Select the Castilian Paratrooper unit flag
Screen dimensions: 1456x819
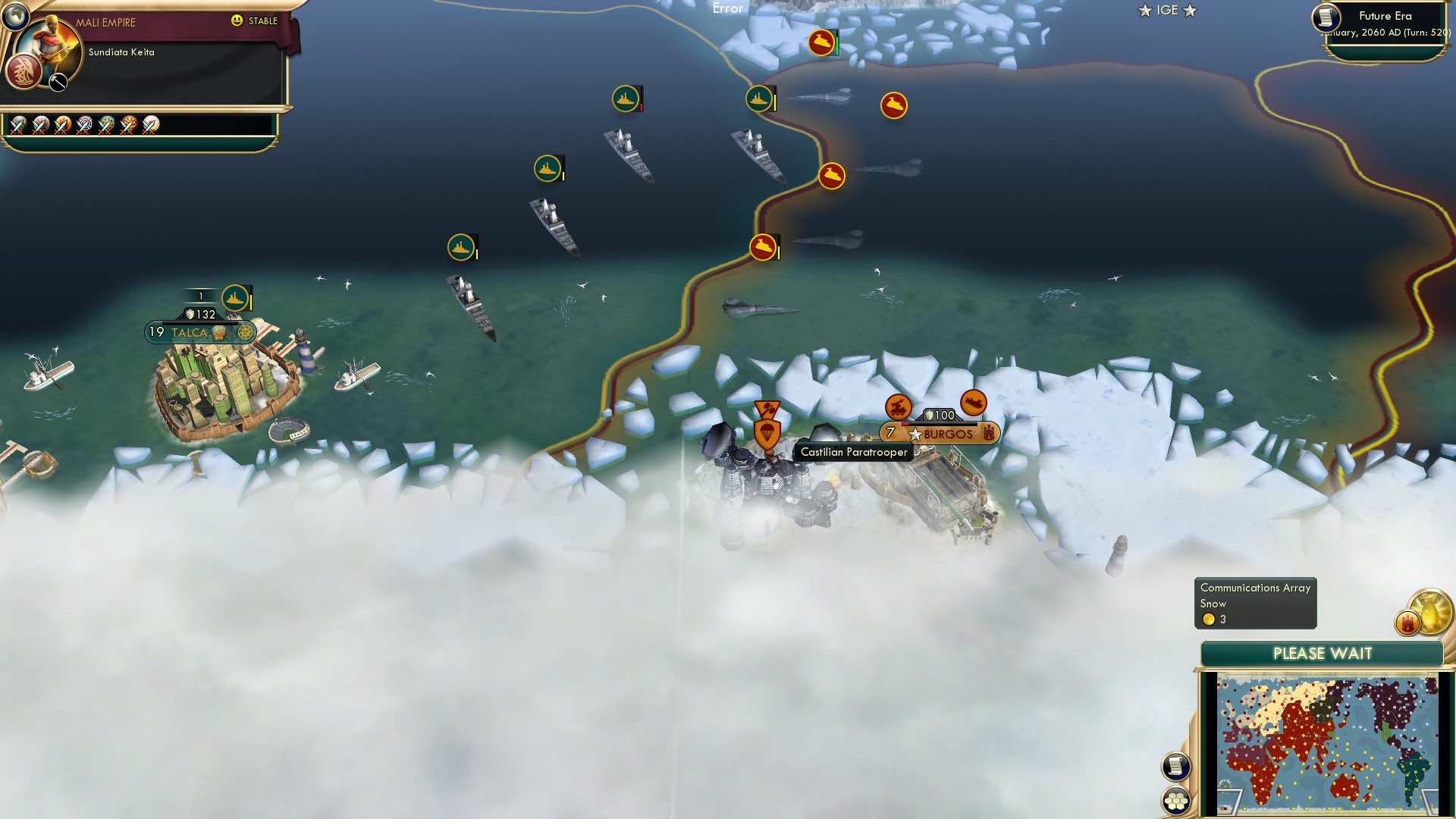766,434
